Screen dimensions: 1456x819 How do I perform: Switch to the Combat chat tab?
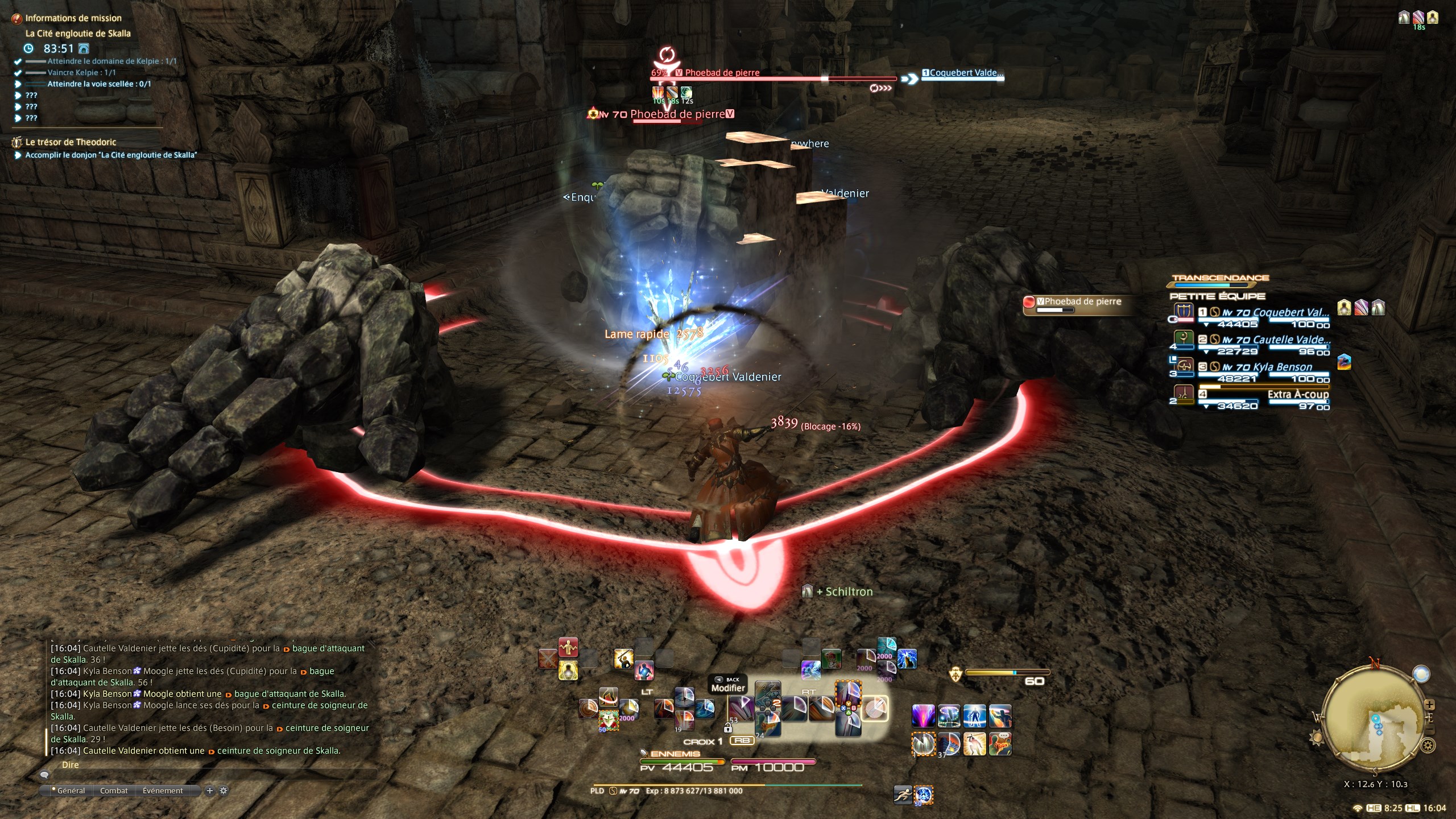click(114, 791)
